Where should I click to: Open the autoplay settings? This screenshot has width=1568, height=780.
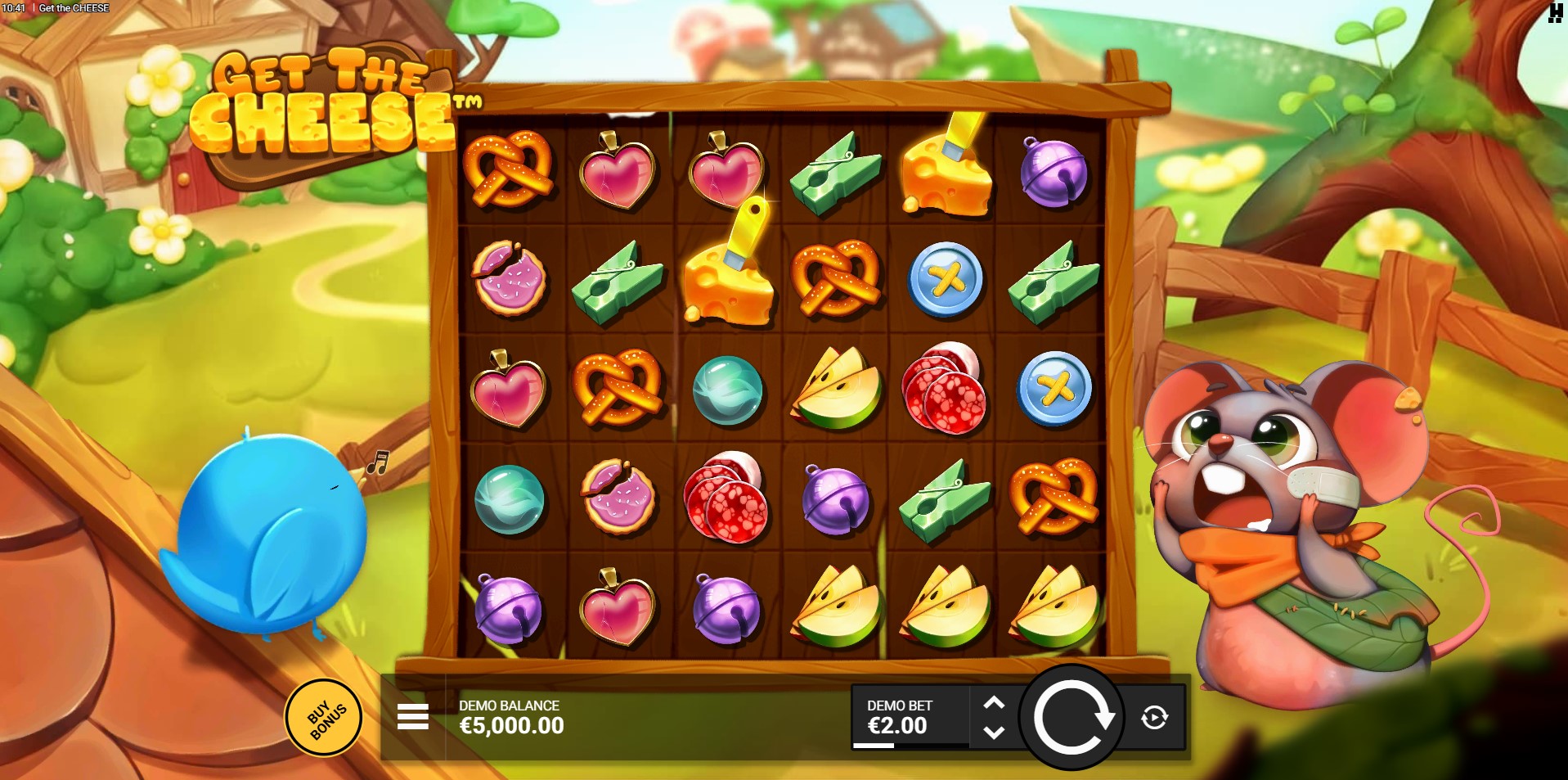(x=1154, y=718)
